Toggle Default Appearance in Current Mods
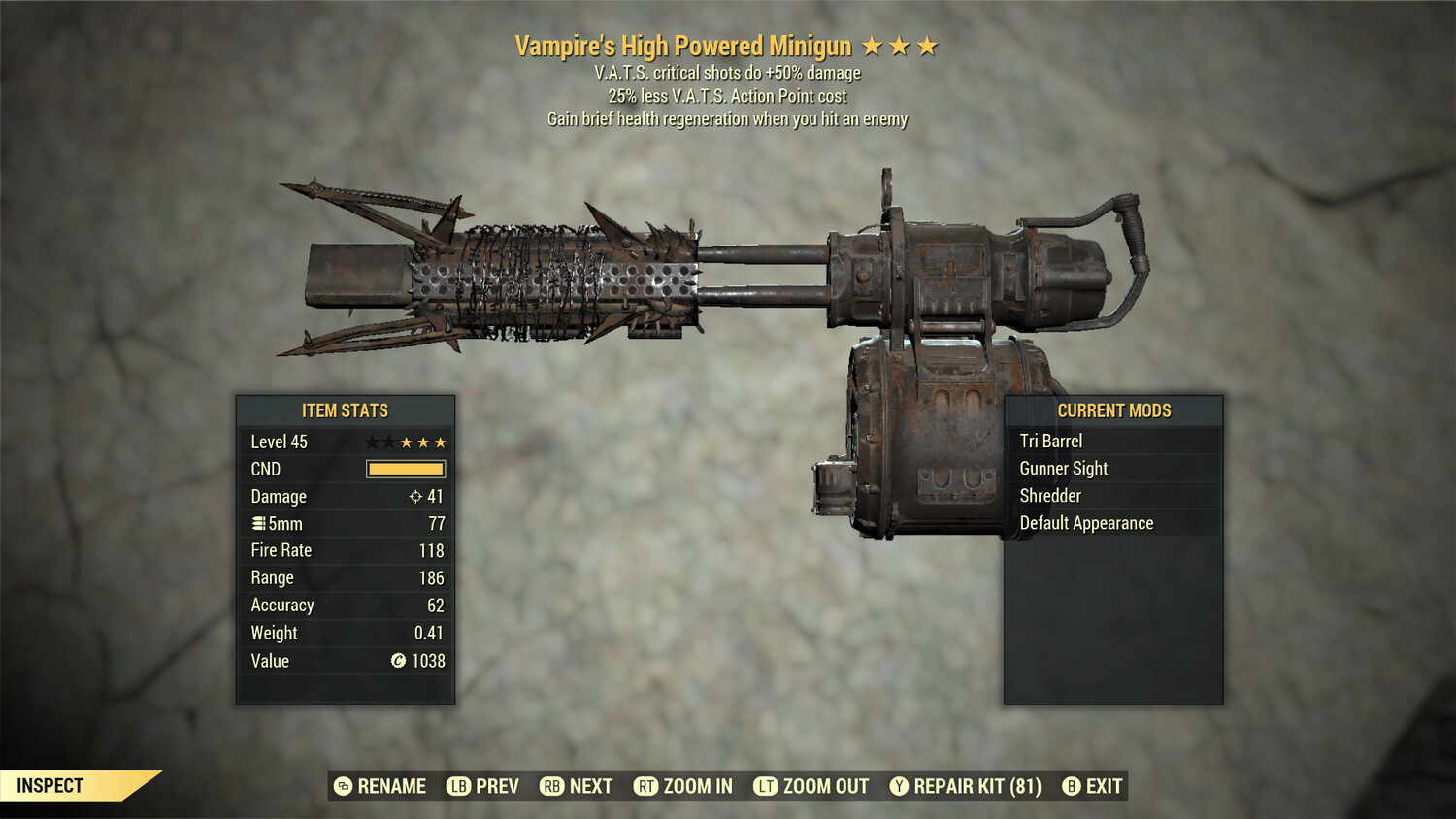1456x819 pixels. coord(1085,522)
